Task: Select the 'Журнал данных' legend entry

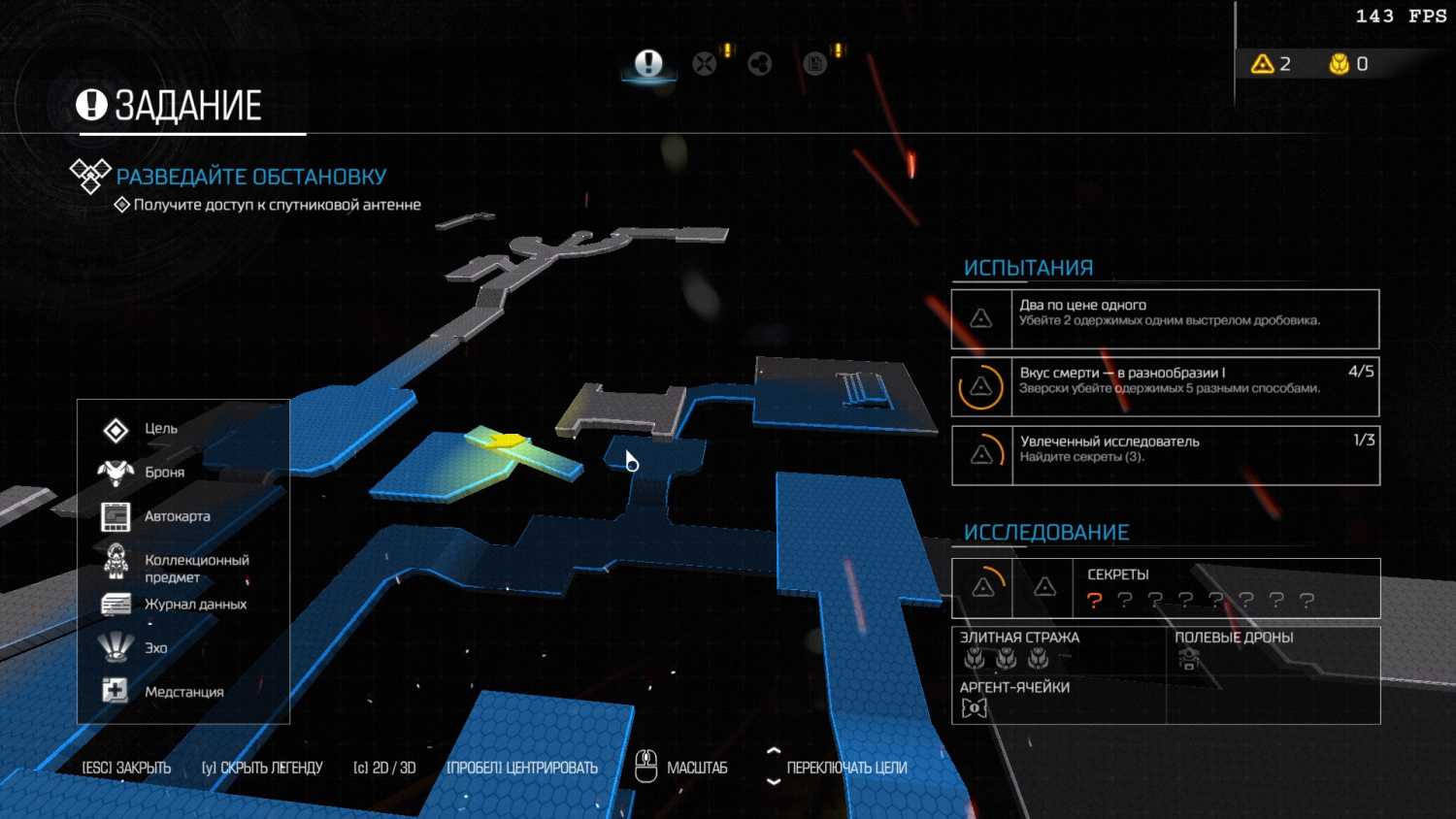Action: 194,605
